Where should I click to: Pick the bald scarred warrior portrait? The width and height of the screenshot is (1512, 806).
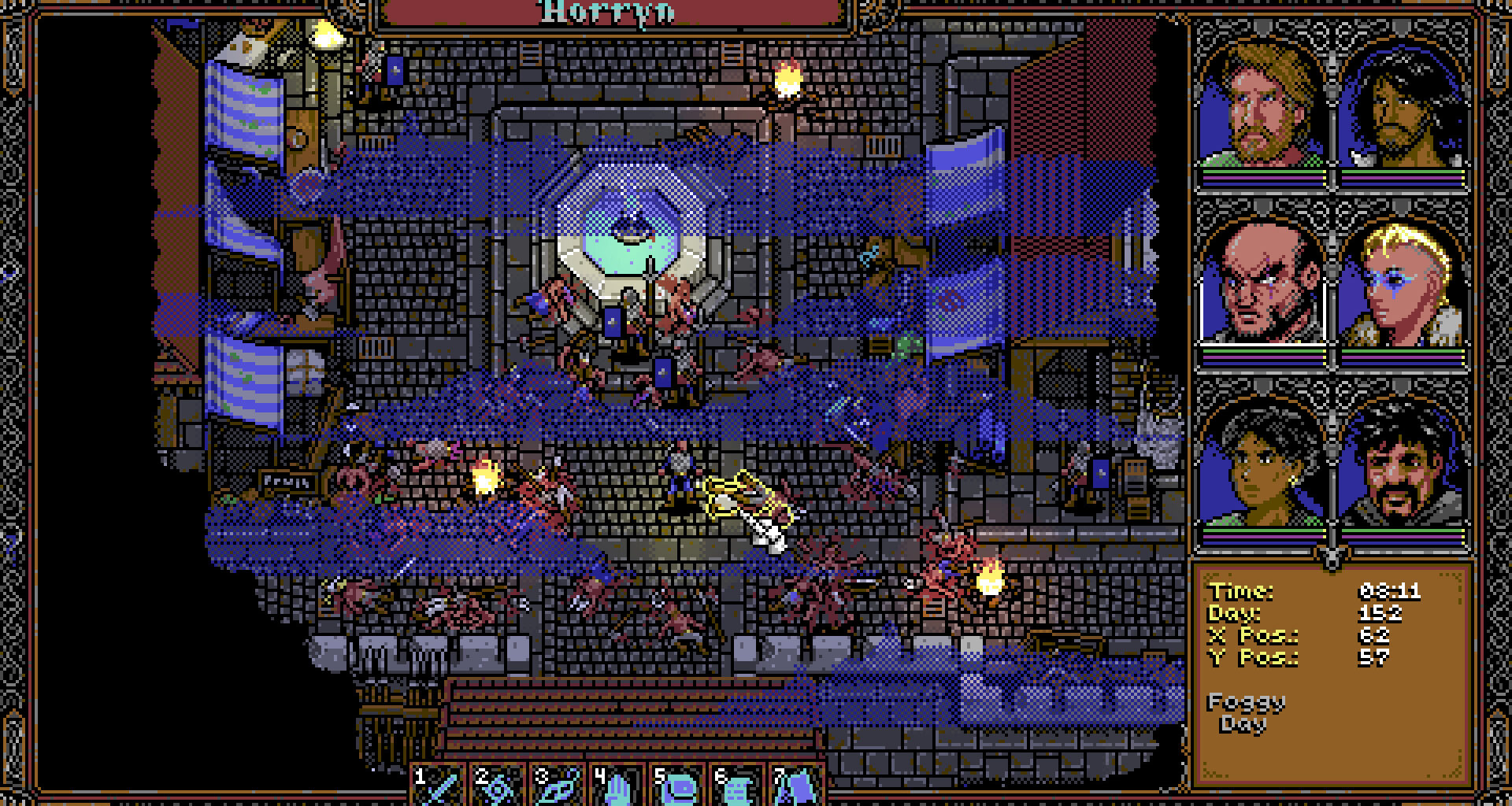(1261, 284)
